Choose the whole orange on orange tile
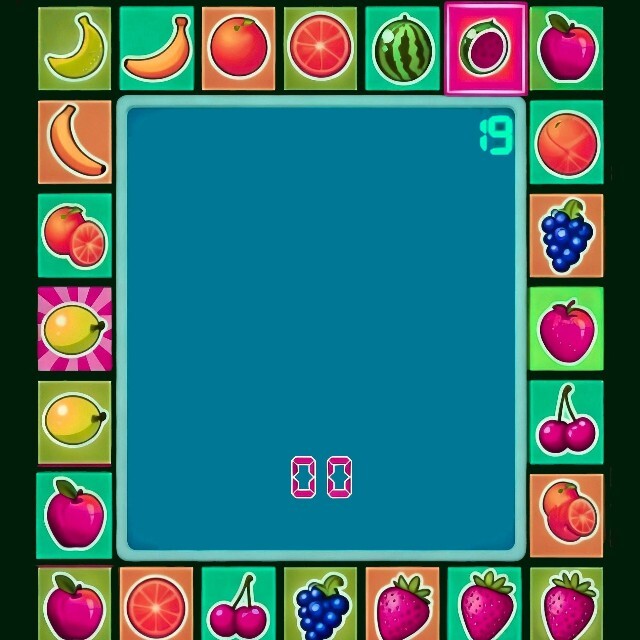The image size is (640, 640). coord(238,48)
